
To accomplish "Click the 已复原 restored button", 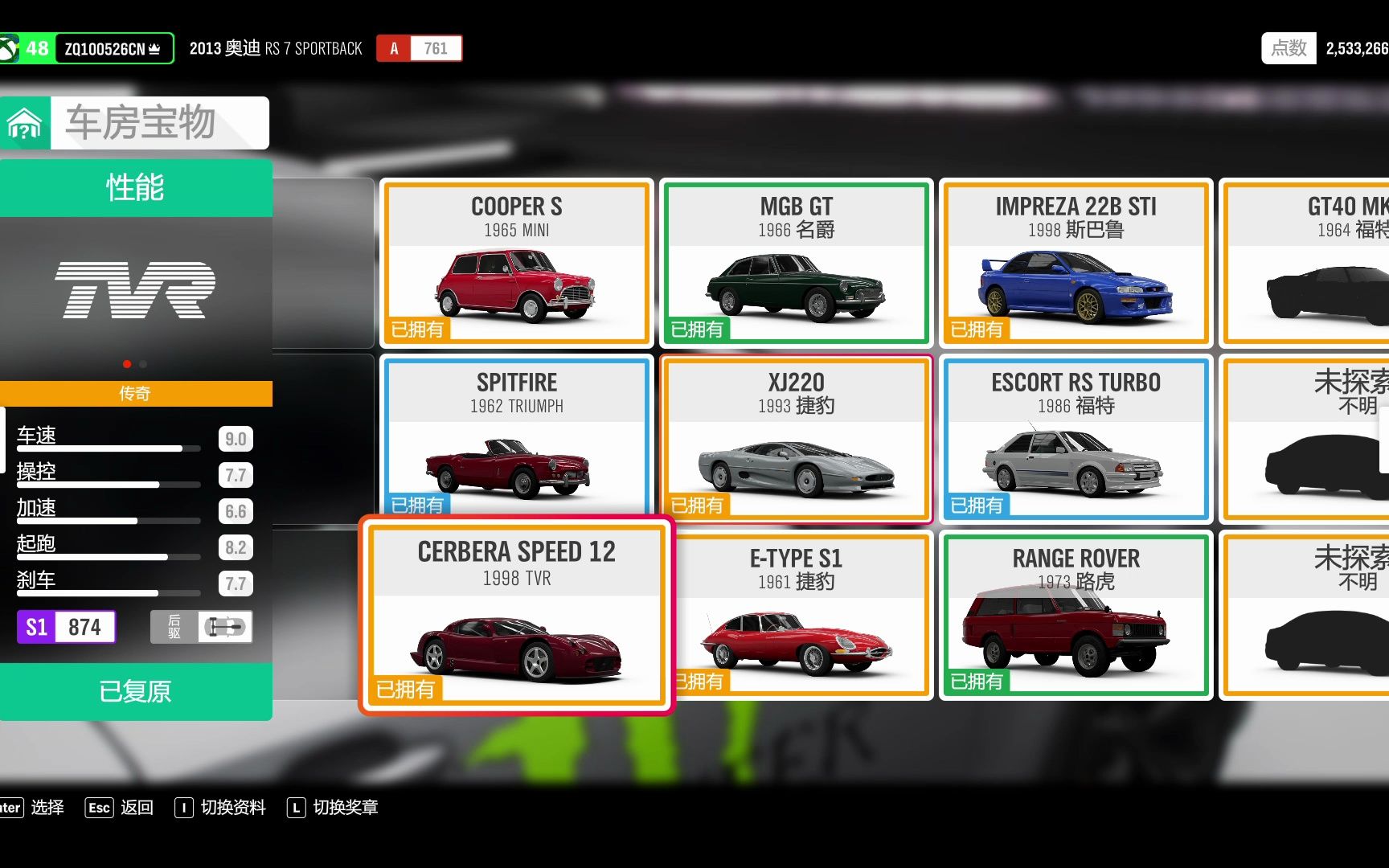I will [x=135, y=691].
